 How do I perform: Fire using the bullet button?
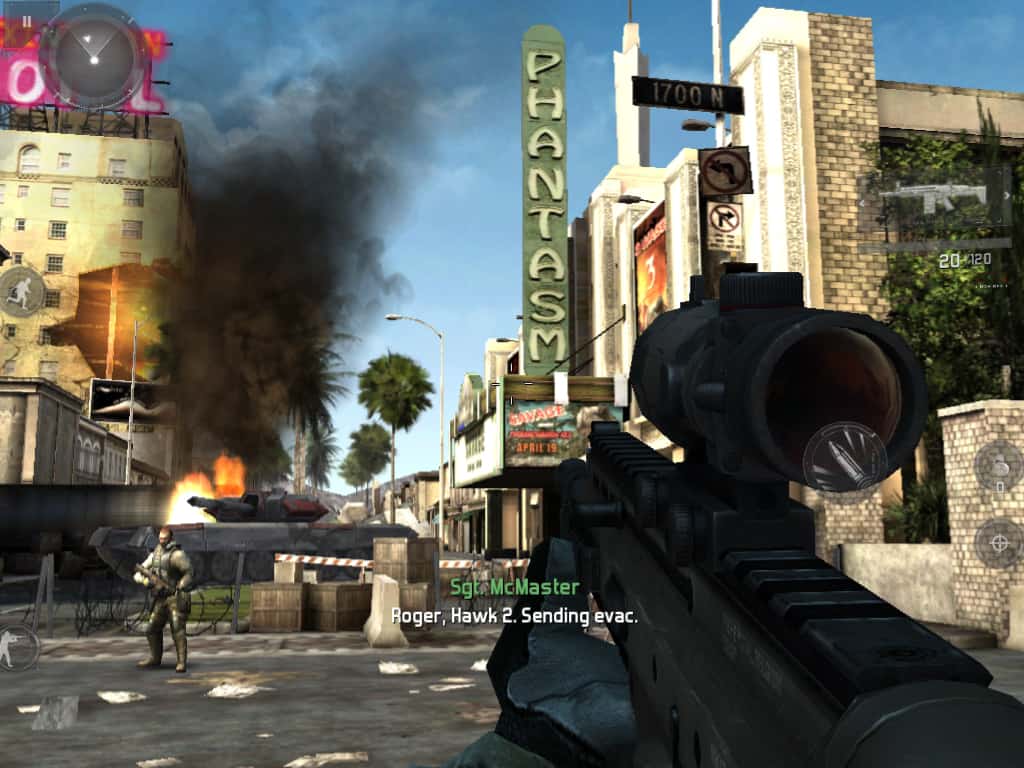pyautogui.click(x=843, y=456)
